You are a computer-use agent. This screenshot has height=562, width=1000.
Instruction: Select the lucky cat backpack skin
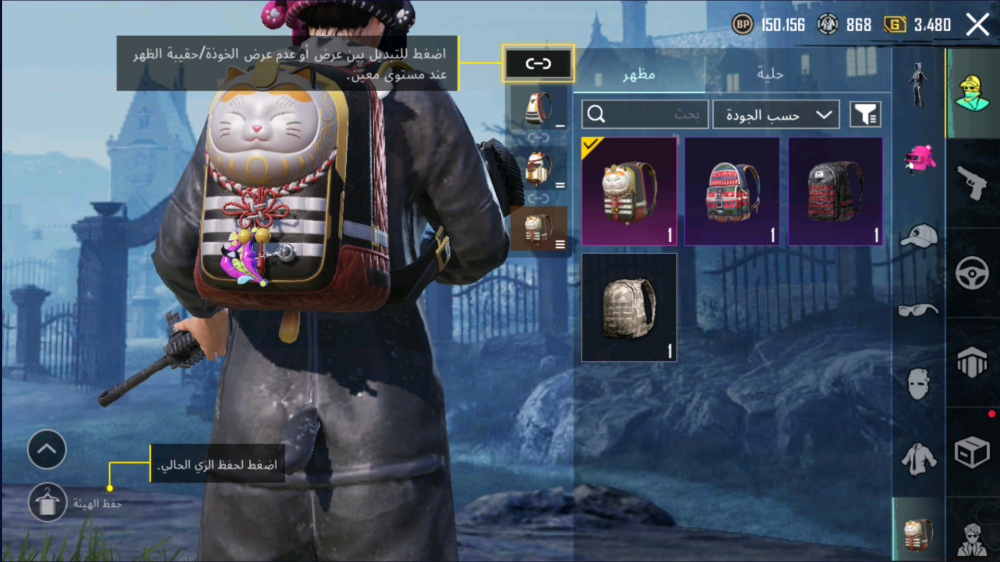629,191
